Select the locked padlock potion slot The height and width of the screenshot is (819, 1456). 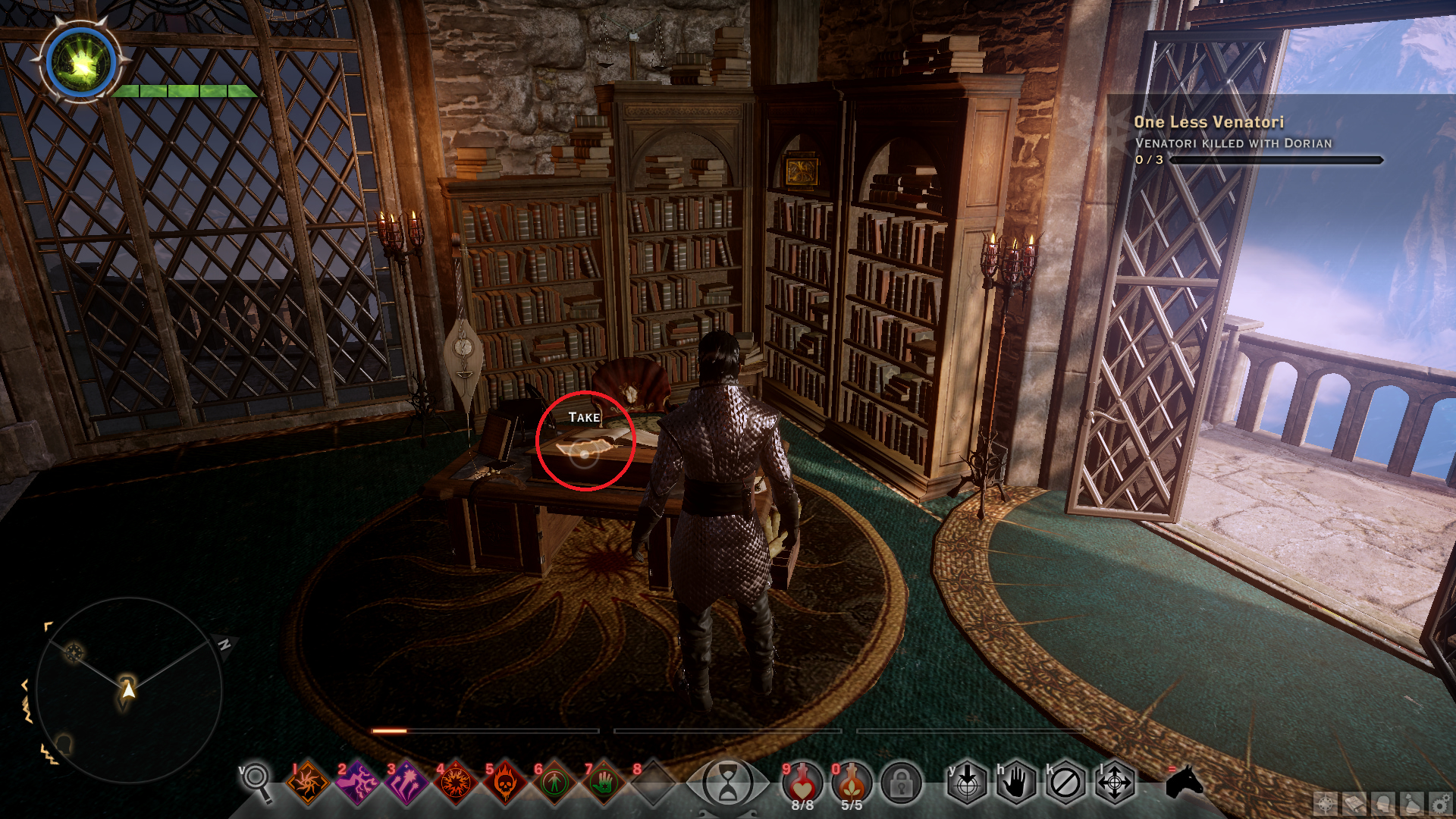[901, 784]
